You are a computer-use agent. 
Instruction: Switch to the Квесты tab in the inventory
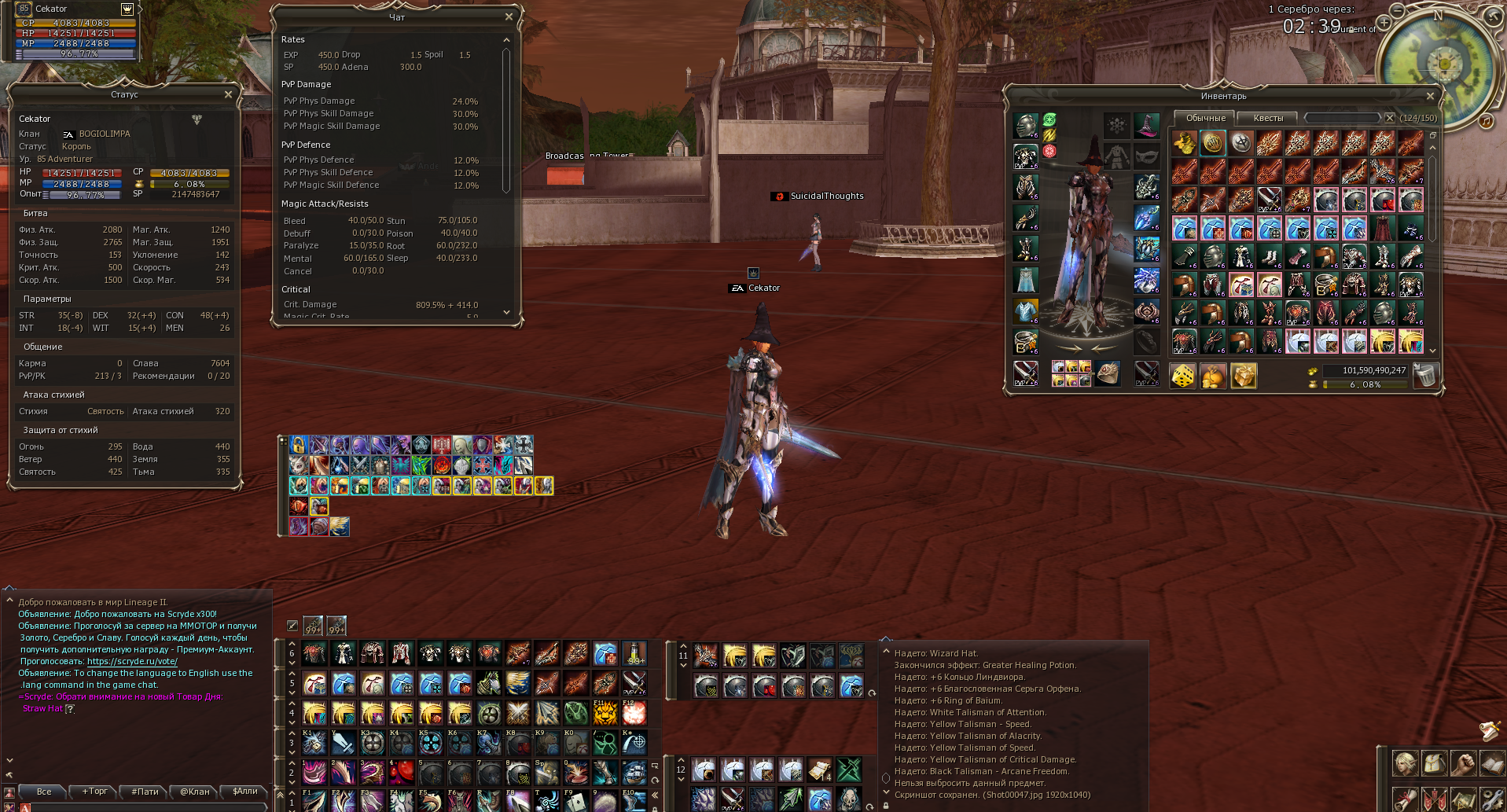(x=1268, y=117)
